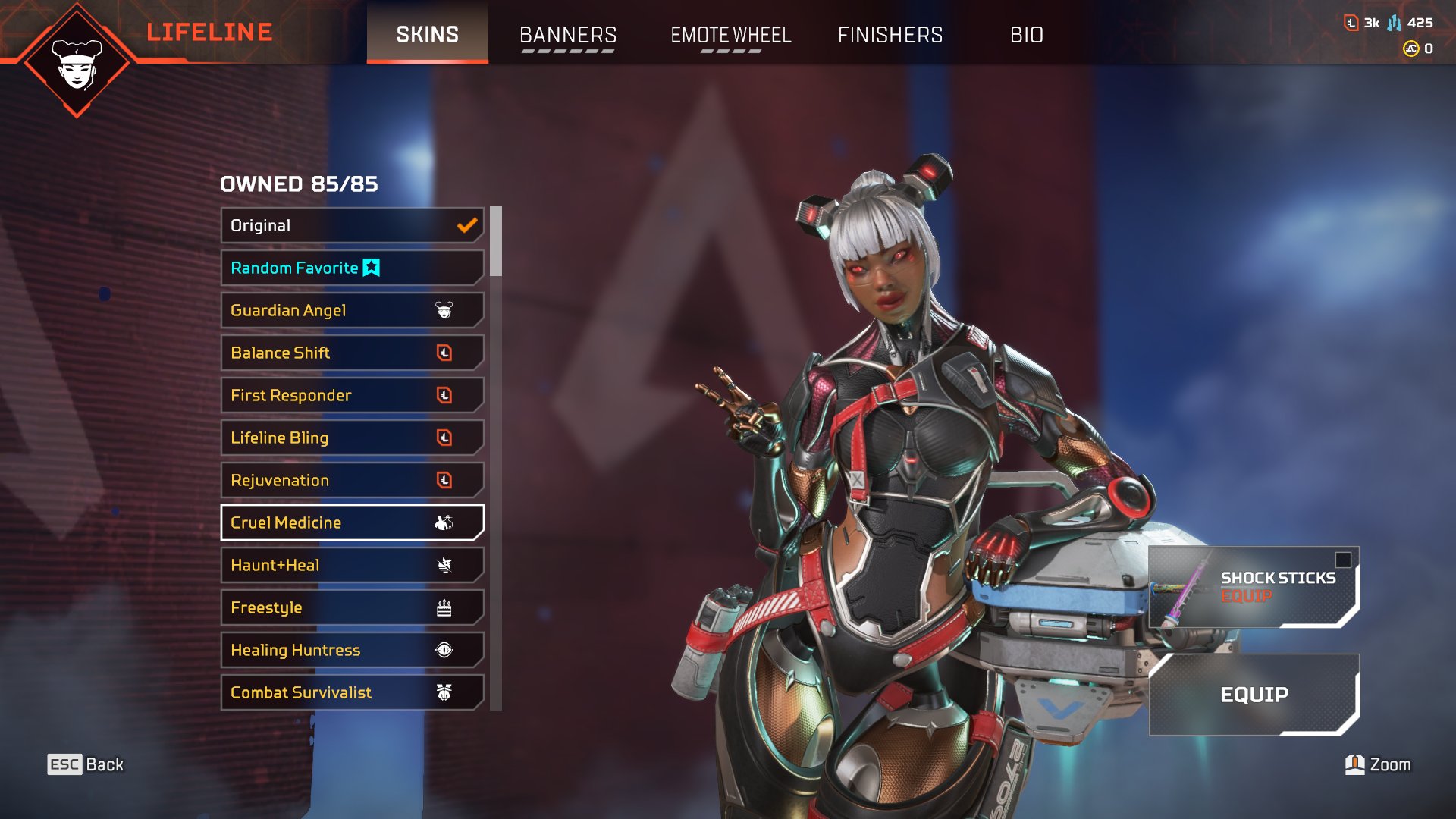The width and height of the screenshot is (1456, 819).
Task: Select the Freestyle skin
Action: click(x=352, y=607)
